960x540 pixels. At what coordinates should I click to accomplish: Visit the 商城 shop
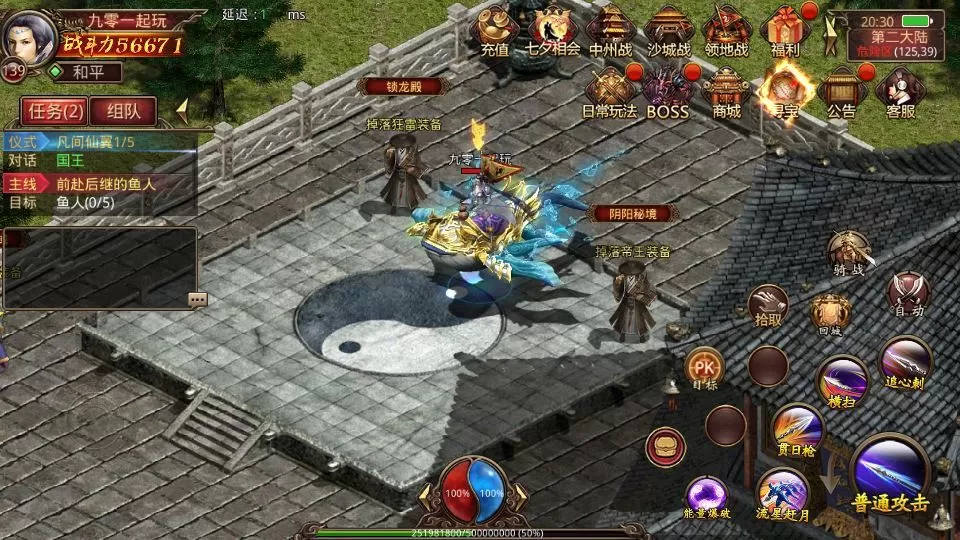pos(727,92)
